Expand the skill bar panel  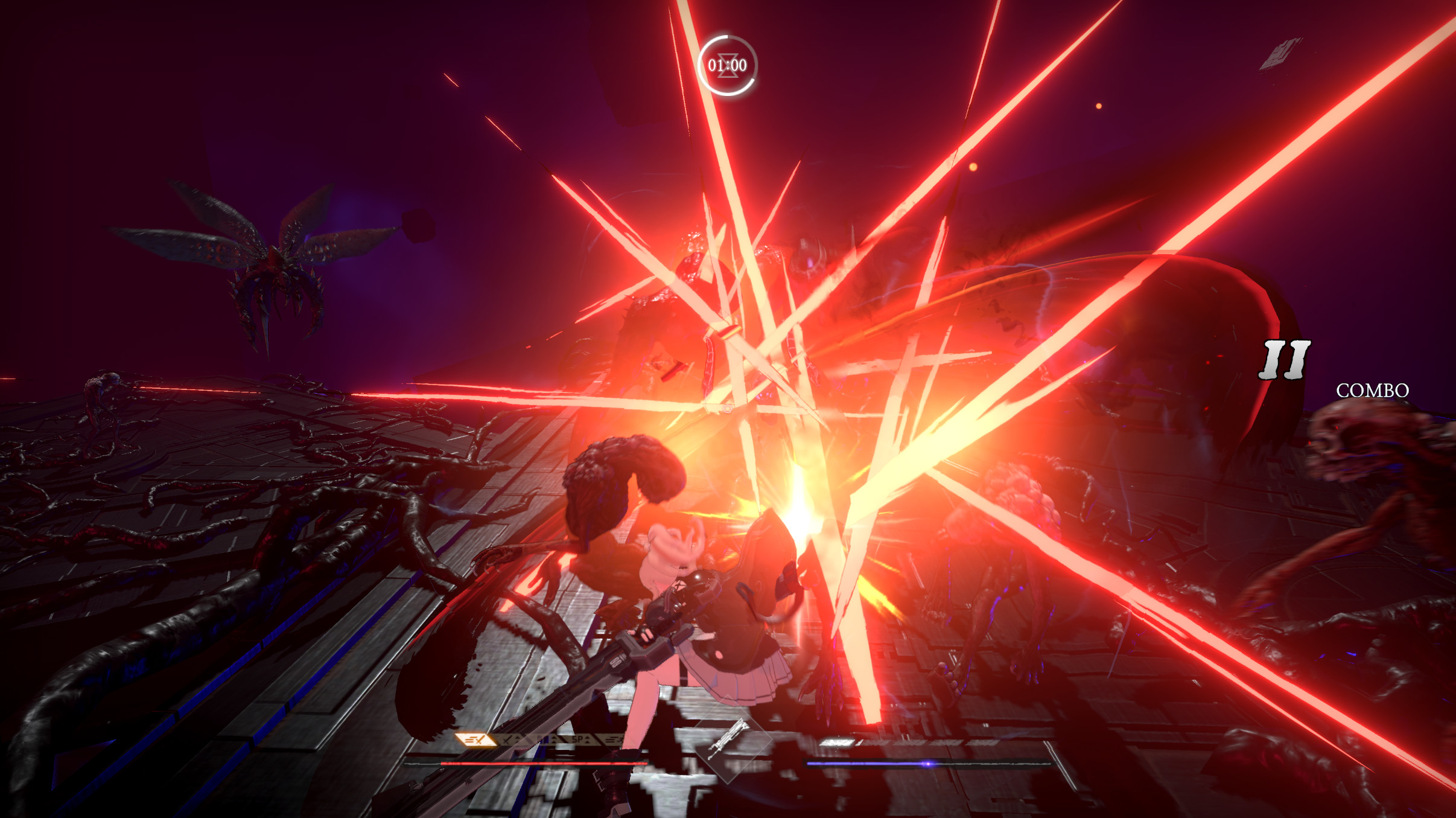point(543,740)
